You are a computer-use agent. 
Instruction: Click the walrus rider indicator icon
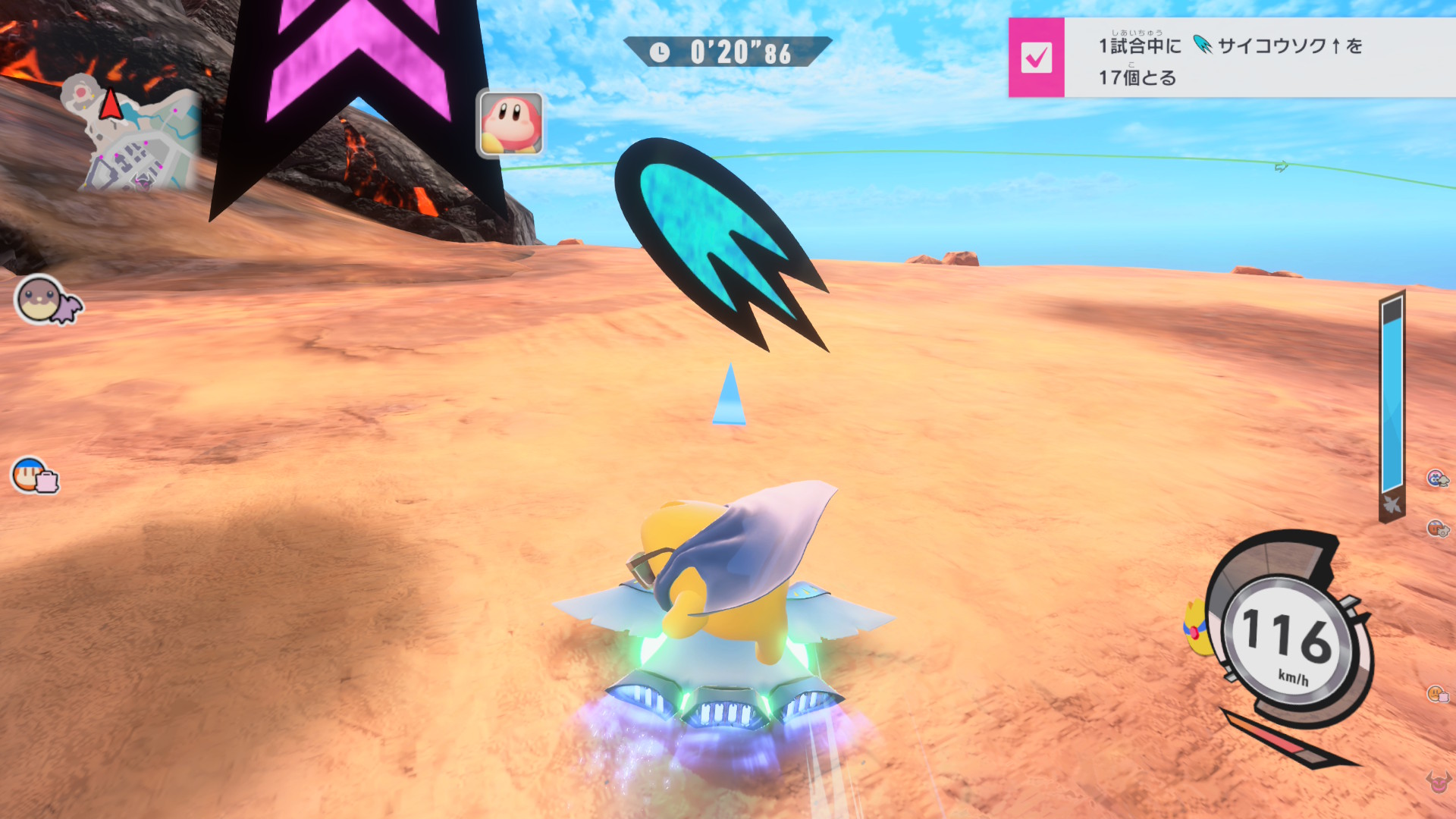47,300
